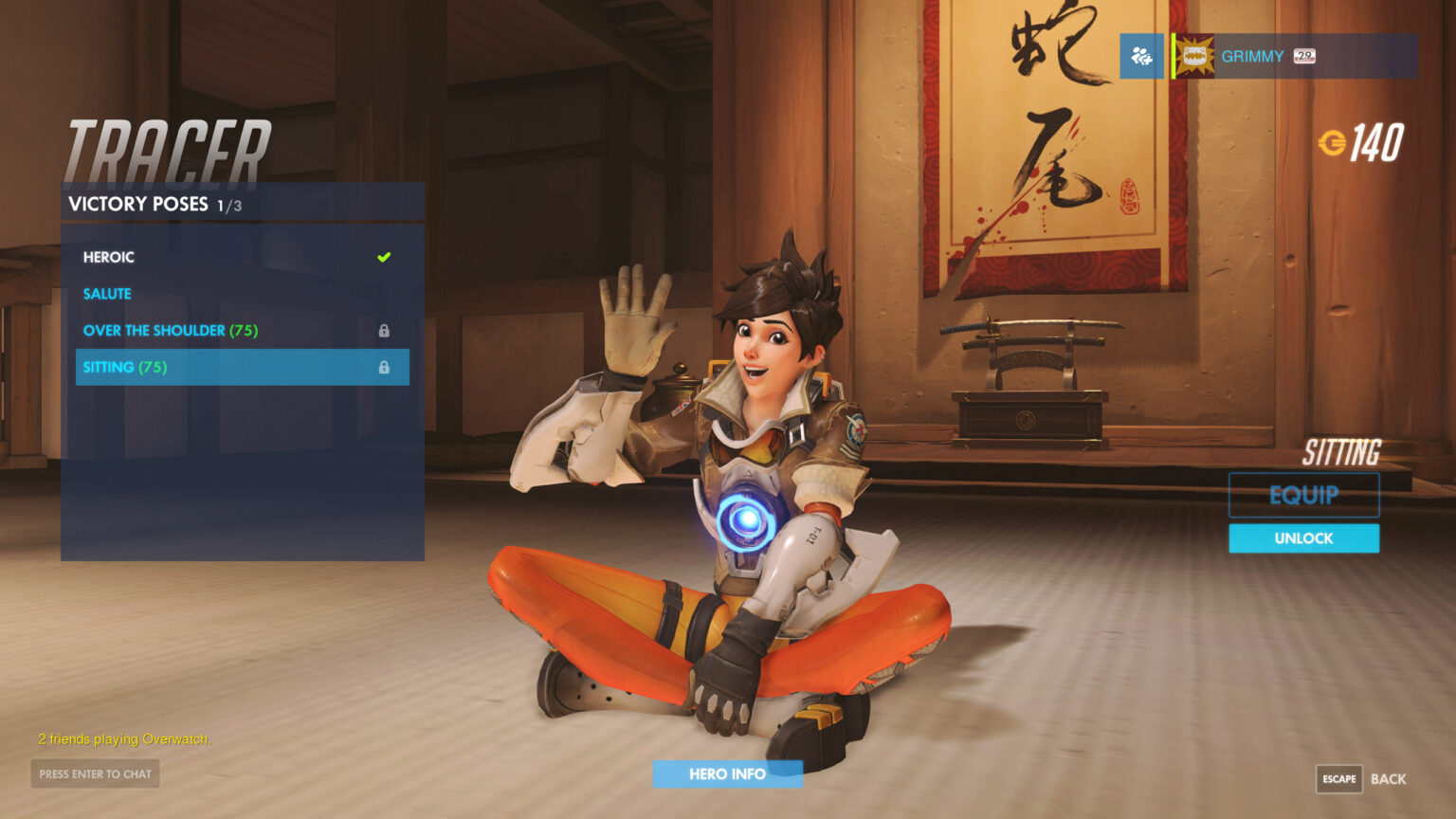Click the green checkmark next to Heroic
The width and height of the screenshot is (1456, 819).
(x=384, y=256)
